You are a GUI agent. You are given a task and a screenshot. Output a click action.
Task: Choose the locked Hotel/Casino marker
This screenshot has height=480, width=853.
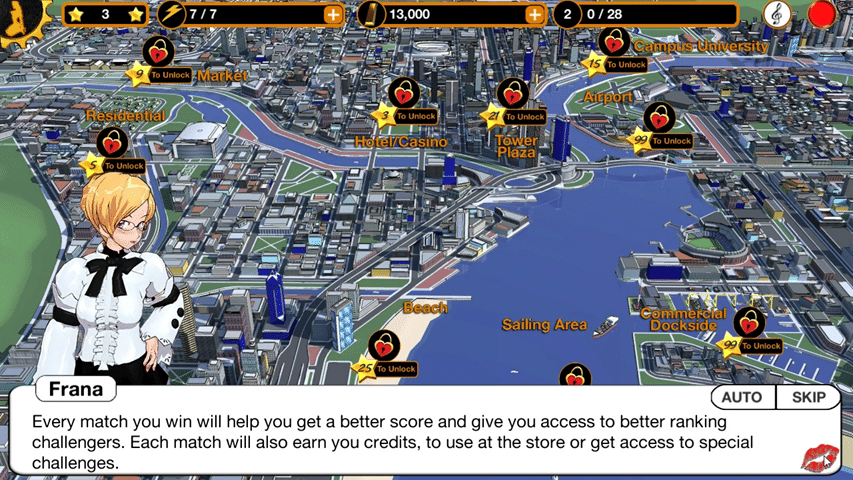tap(402, 94)
